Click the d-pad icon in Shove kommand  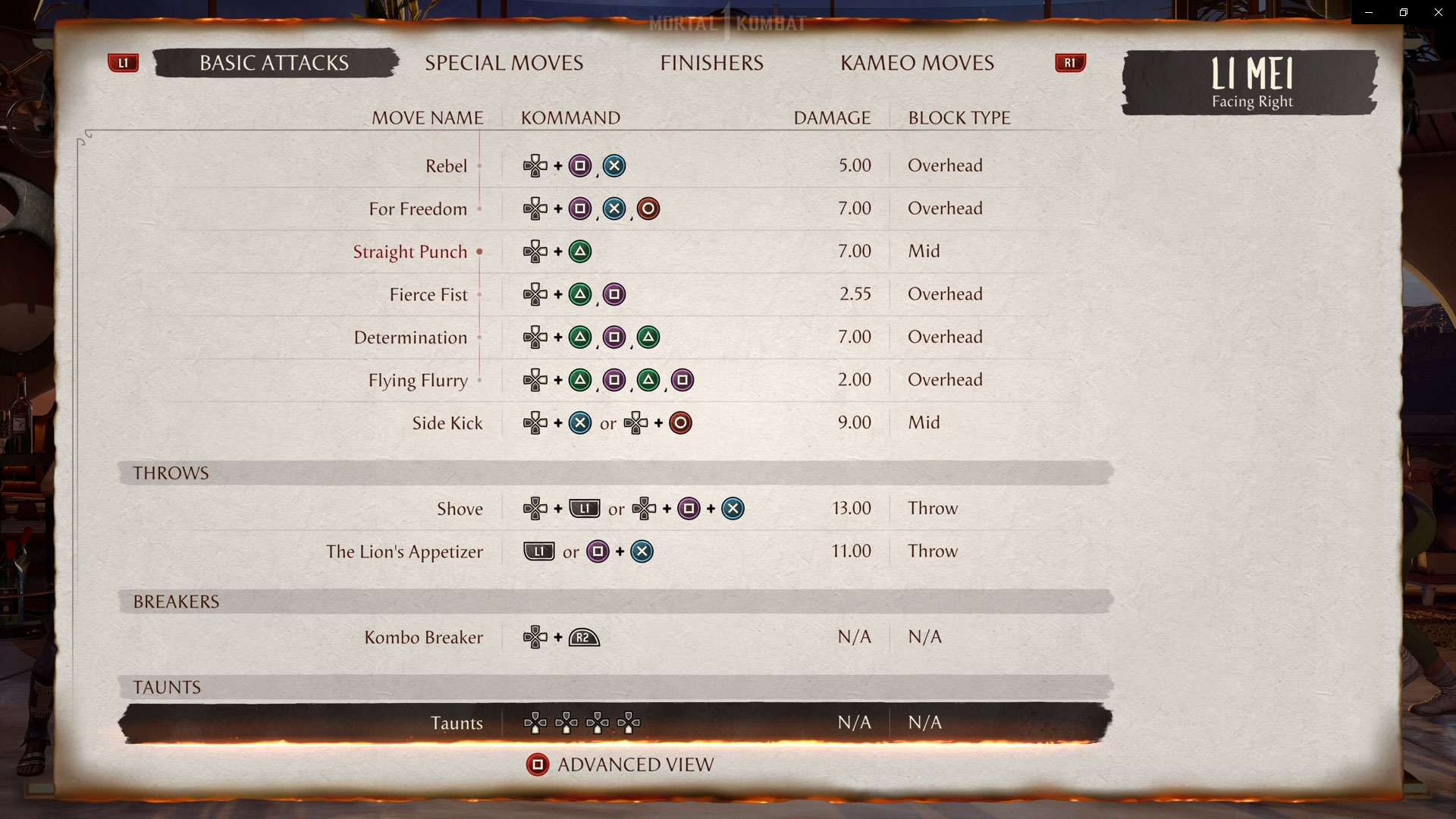(x=537, y=509)
